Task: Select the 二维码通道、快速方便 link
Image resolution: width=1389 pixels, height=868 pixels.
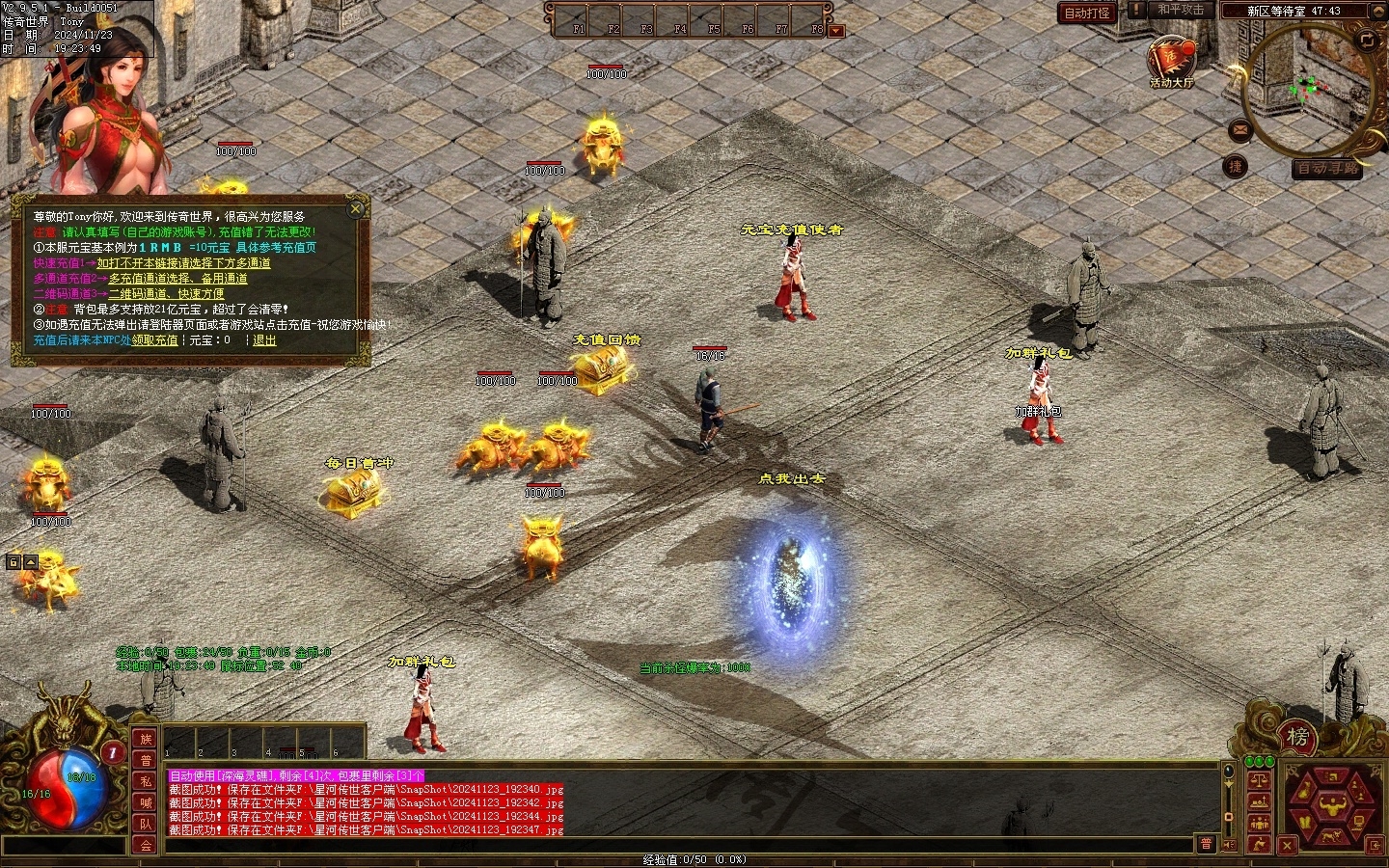Action: (x=166, y=294)
